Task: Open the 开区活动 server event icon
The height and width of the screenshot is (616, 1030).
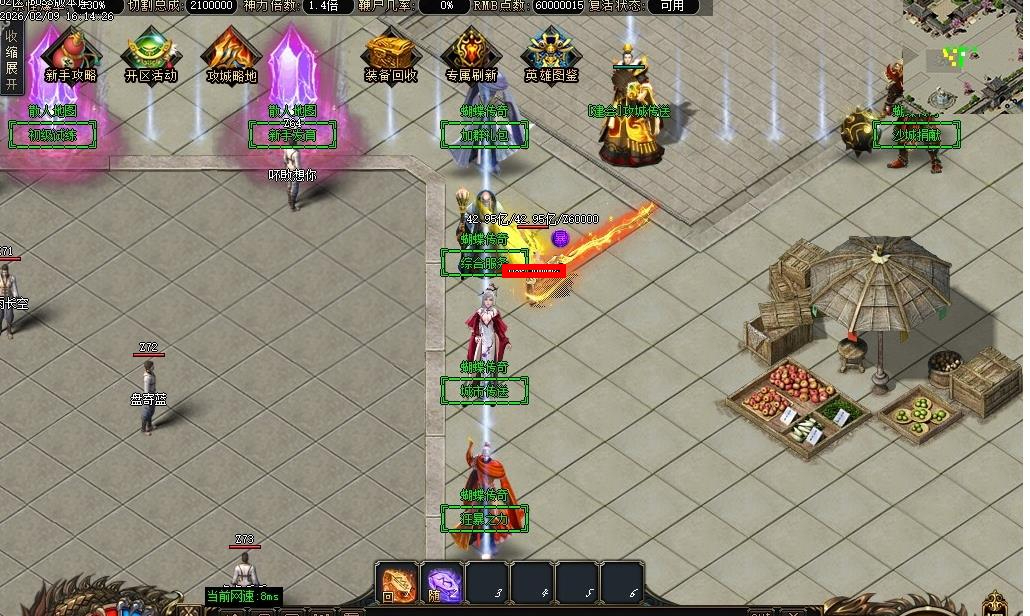Action: [x=151, y=54]
